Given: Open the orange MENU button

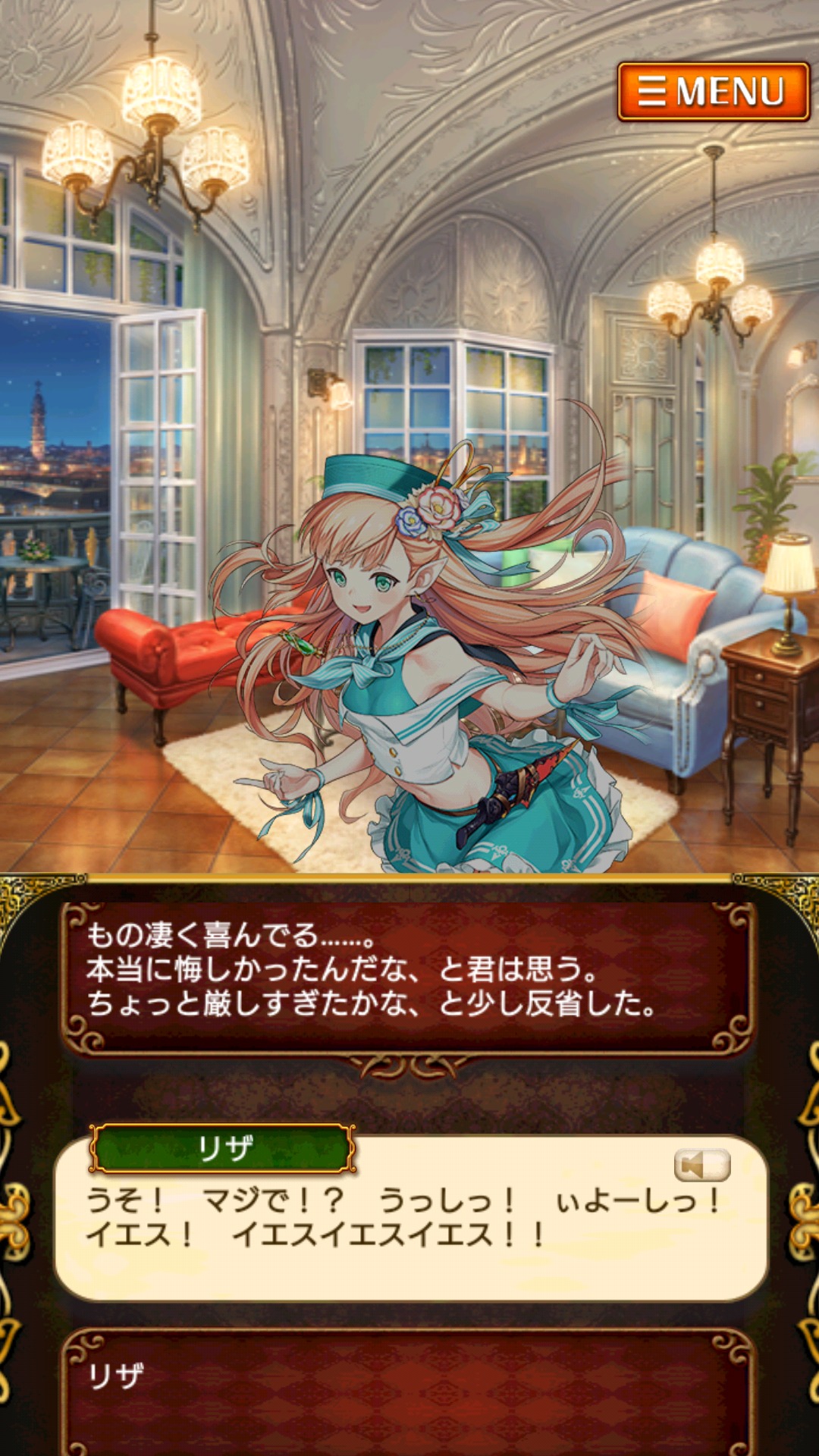Looking at the screenshot, I should 713,92.
